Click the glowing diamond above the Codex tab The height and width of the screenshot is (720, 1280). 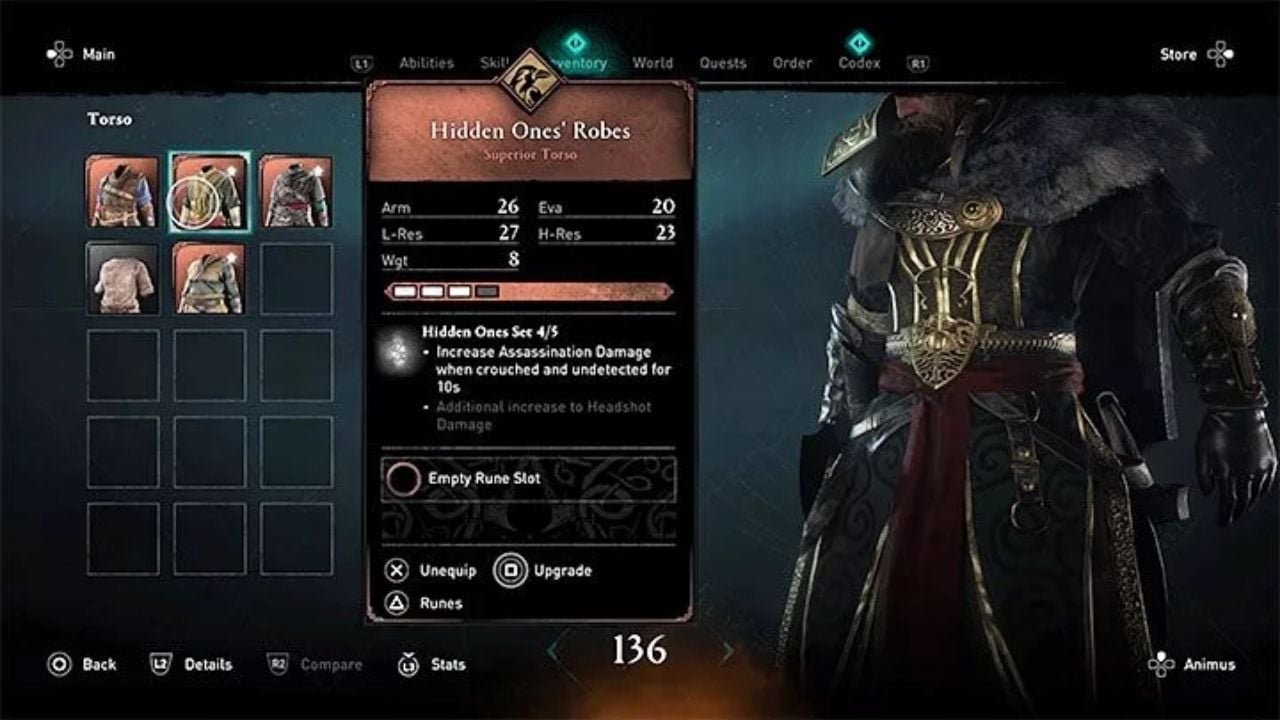coord(858,44)
